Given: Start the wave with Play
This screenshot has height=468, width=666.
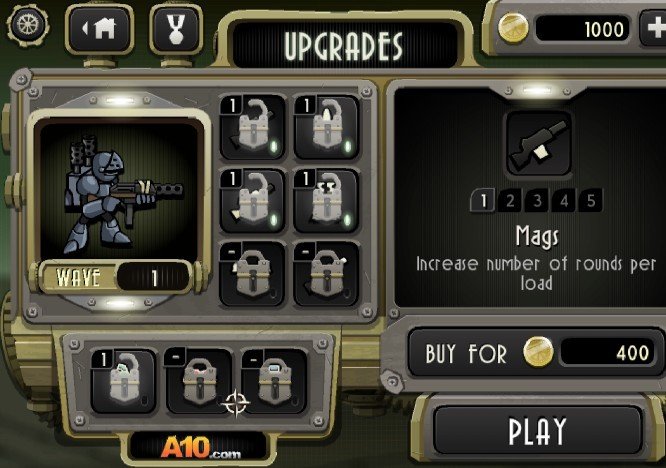Looking at the screenshot, I should click(537, 431).
